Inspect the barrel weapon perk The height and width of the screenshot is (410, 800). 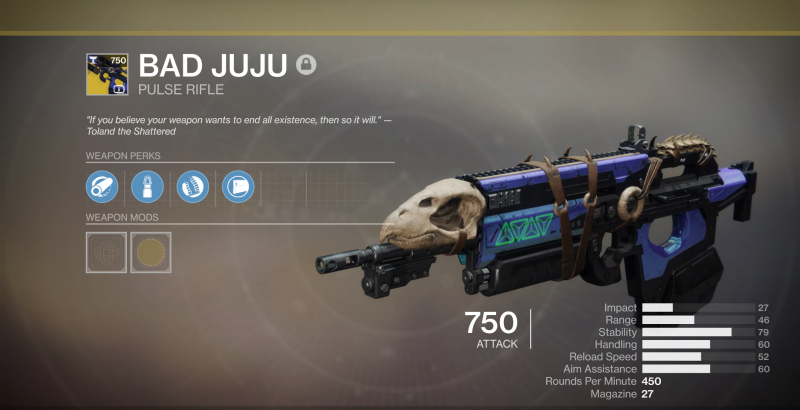pyautogui.click(x=101, y=186)
